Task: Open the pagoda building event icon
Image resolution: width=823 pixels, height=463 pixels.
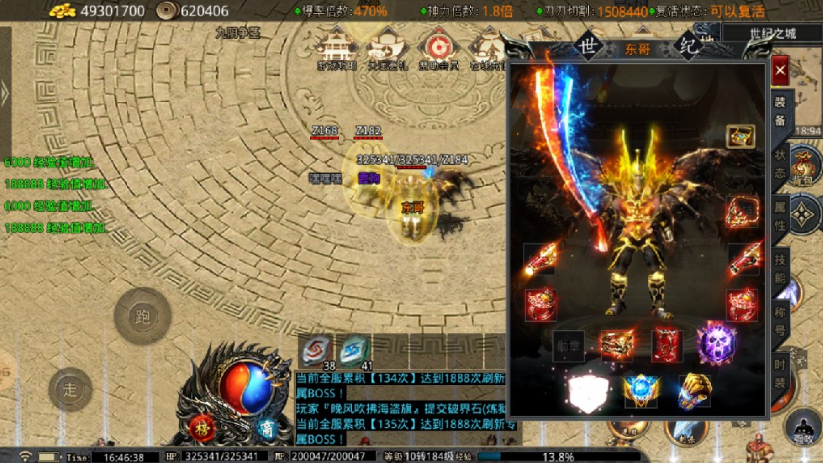Action: [x=337, y=47]
